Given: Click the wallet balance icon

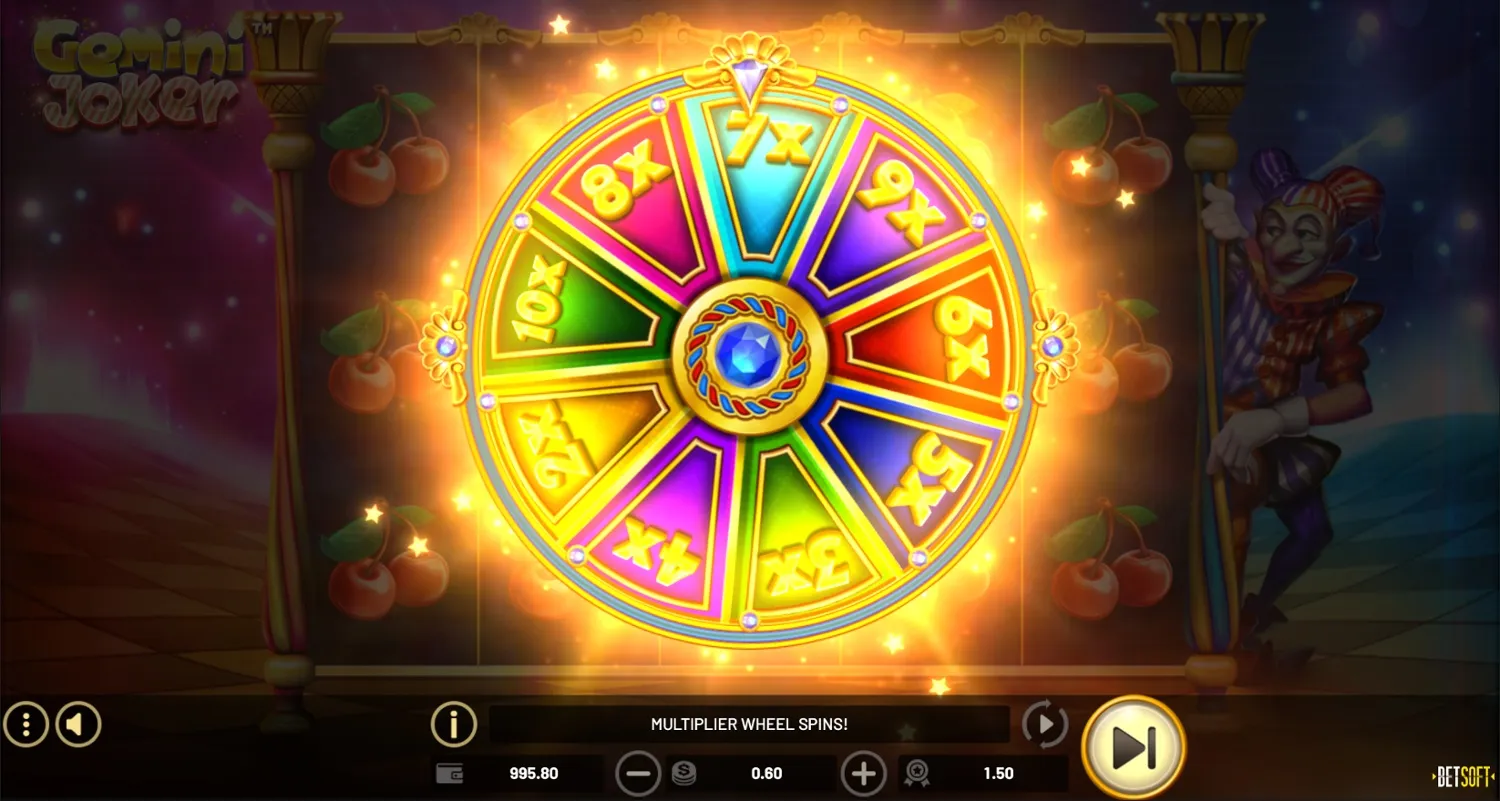Looking at the screenshot, I should pos(450,773).
